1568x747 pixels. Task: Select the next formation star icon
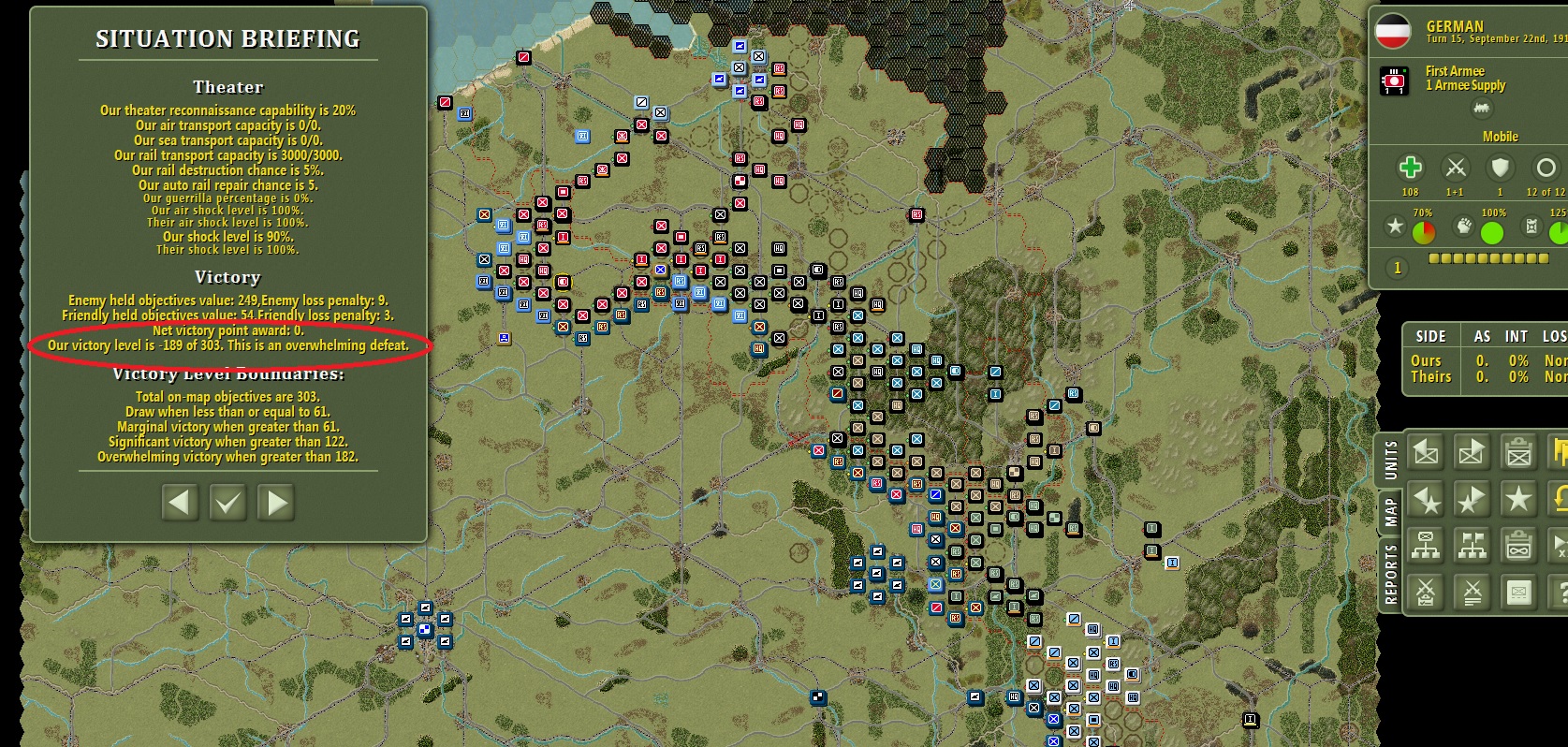tap(1473, 499)
